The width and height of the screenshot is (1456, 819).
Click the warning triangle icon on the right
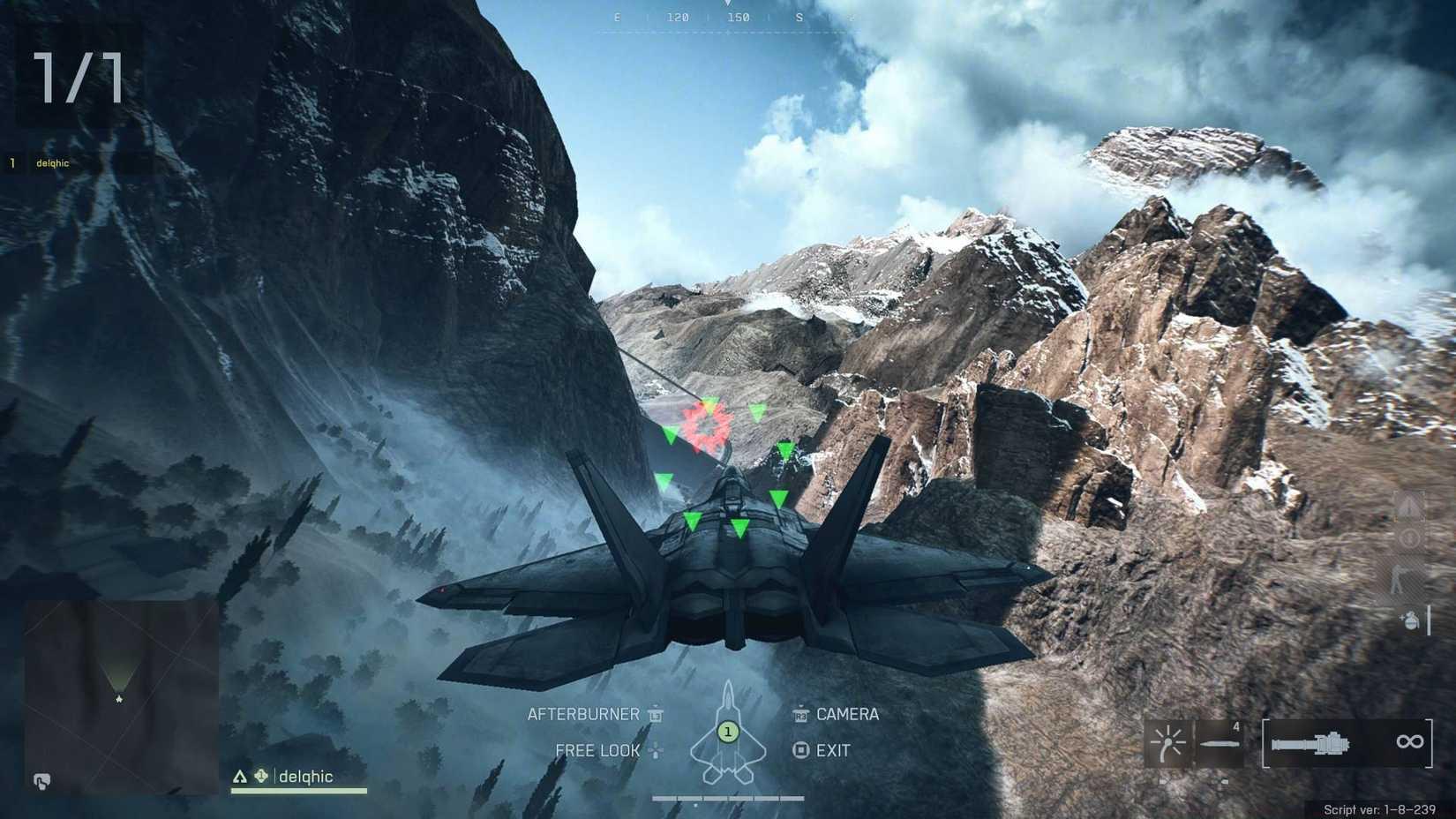[x=1410, y=506]
